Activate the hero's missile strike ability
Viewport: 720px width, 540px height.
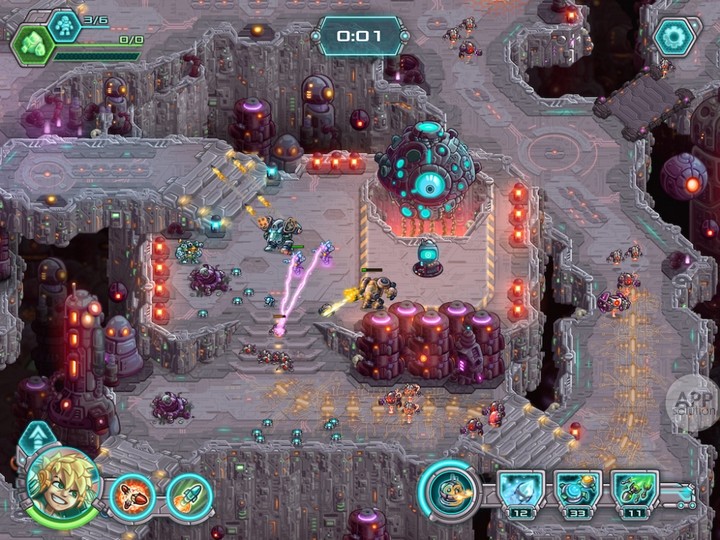[132, 497]
